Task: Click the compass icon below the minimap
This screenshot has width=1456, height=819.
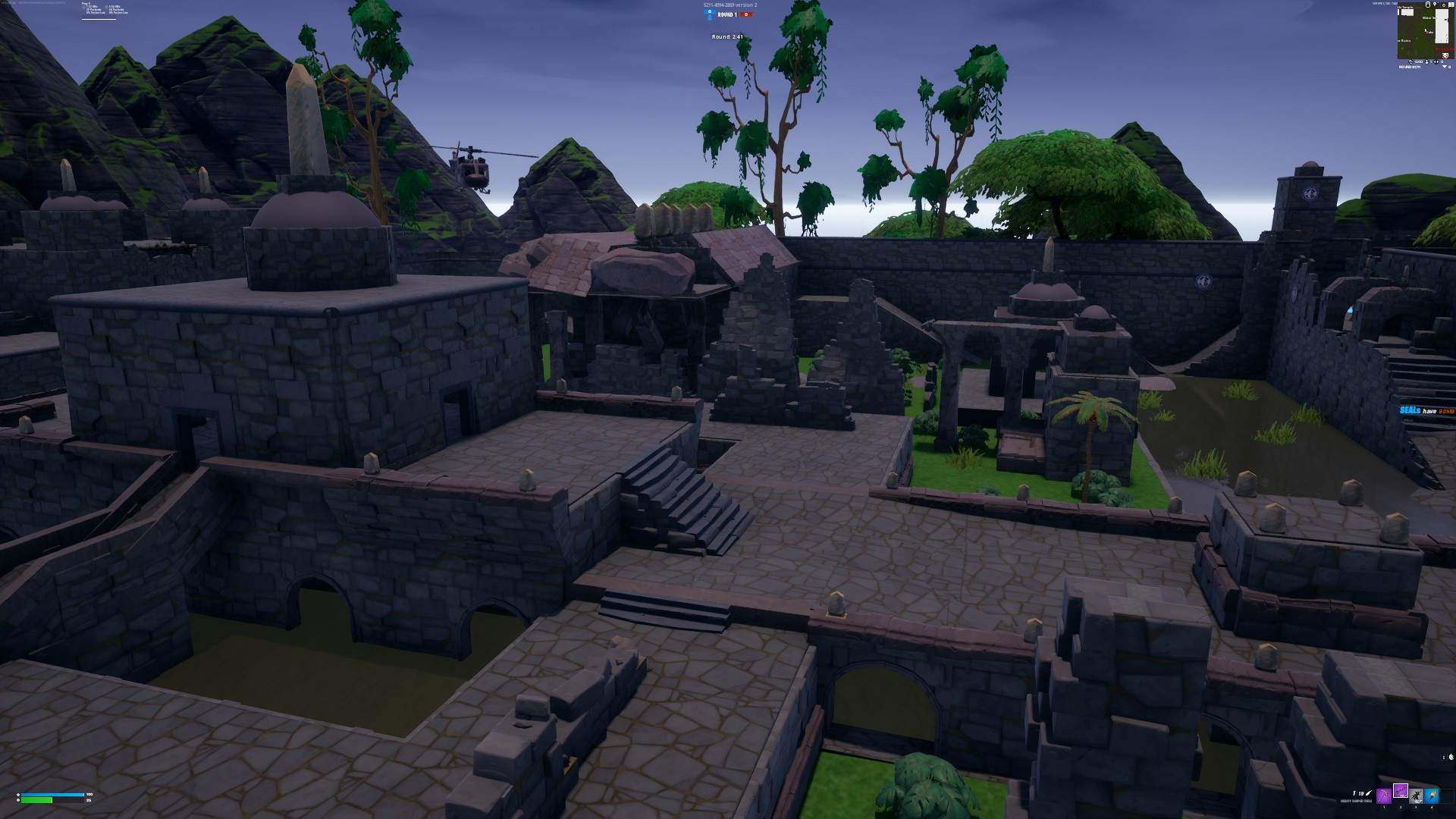Action: [1411, 62]
